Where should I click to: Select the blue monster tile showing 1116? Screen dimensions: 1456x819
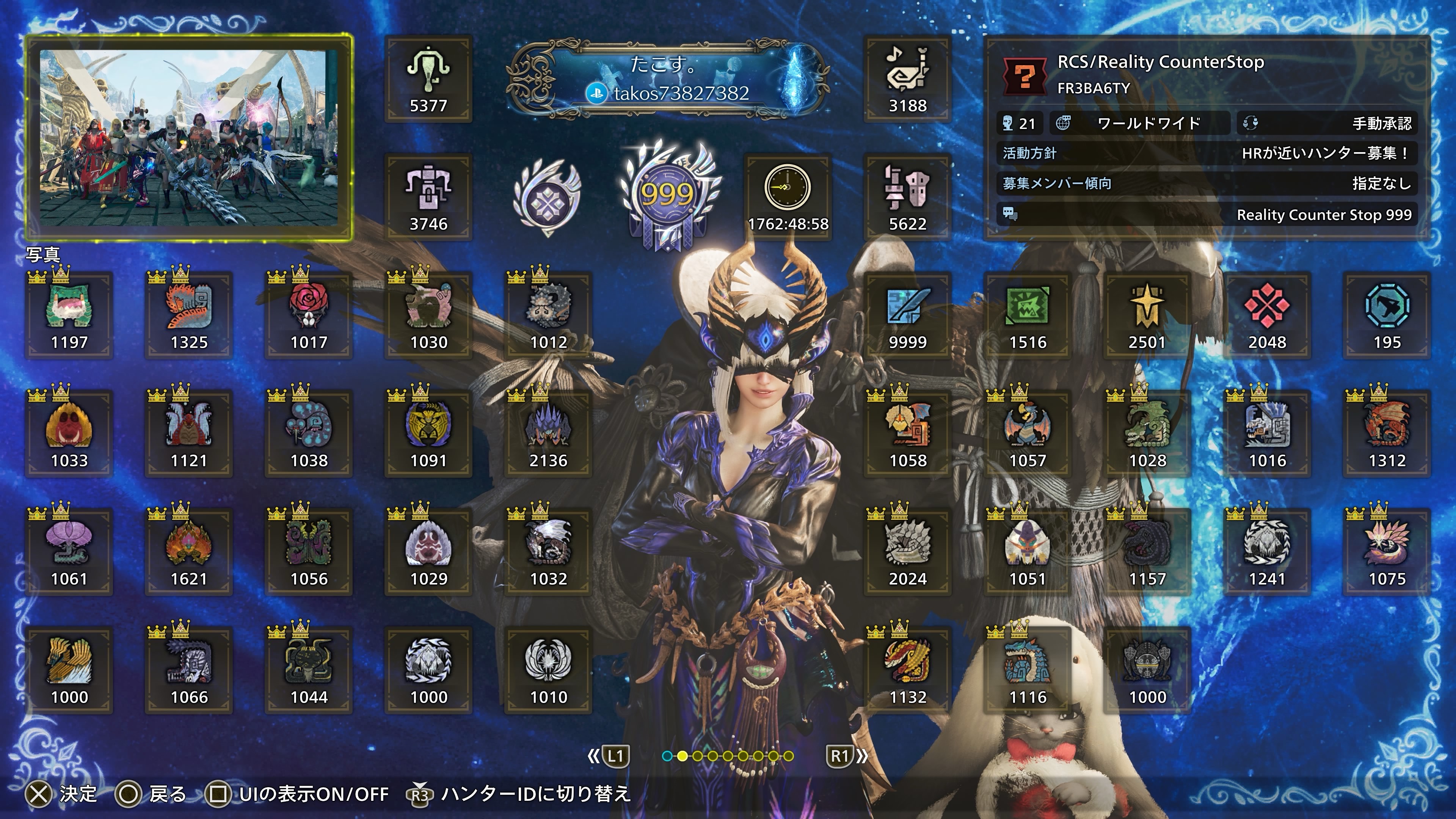tap(1027, 670)
